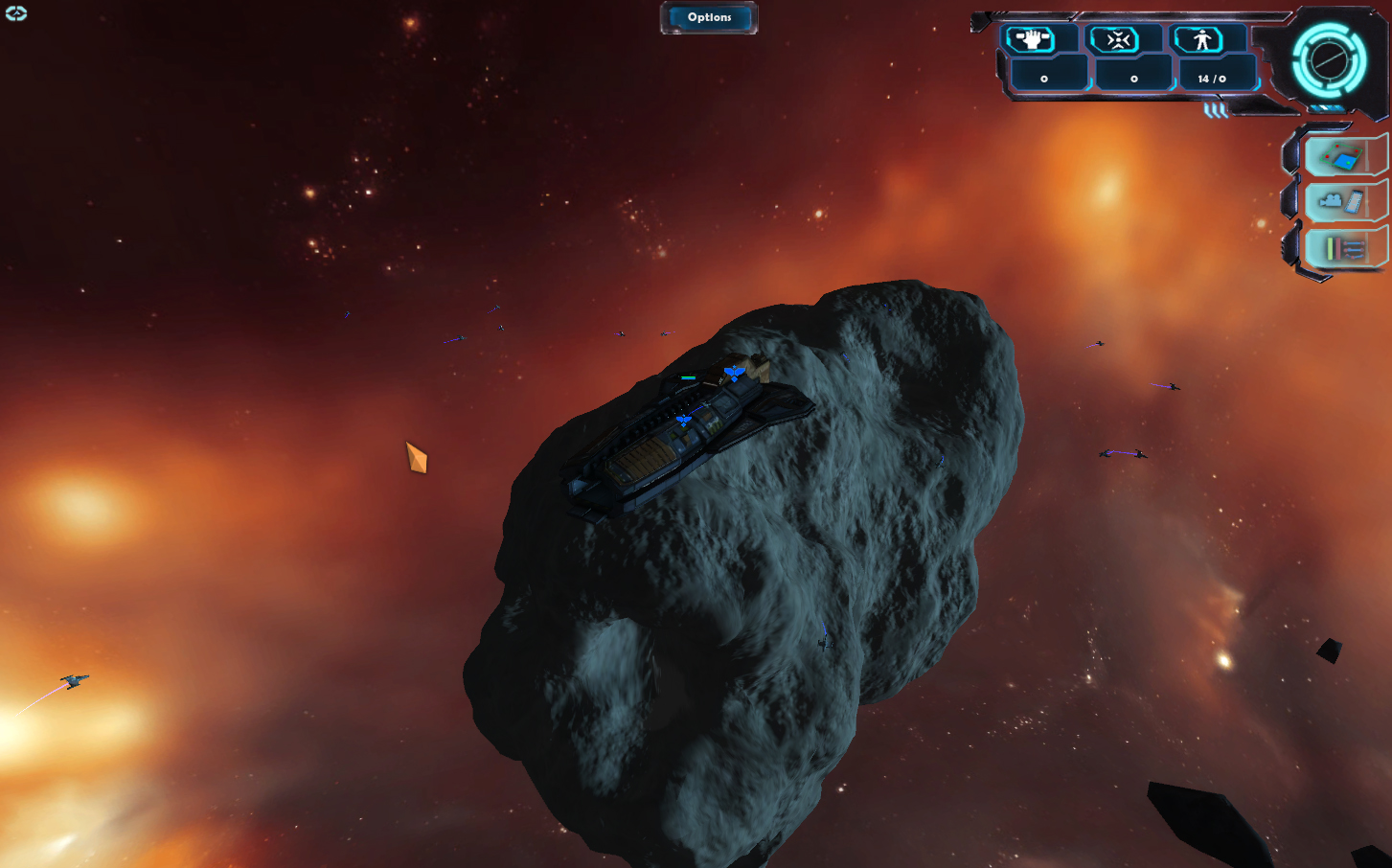Open the Options menu
The image size is (1392, 868).
[x=709, y=17]
